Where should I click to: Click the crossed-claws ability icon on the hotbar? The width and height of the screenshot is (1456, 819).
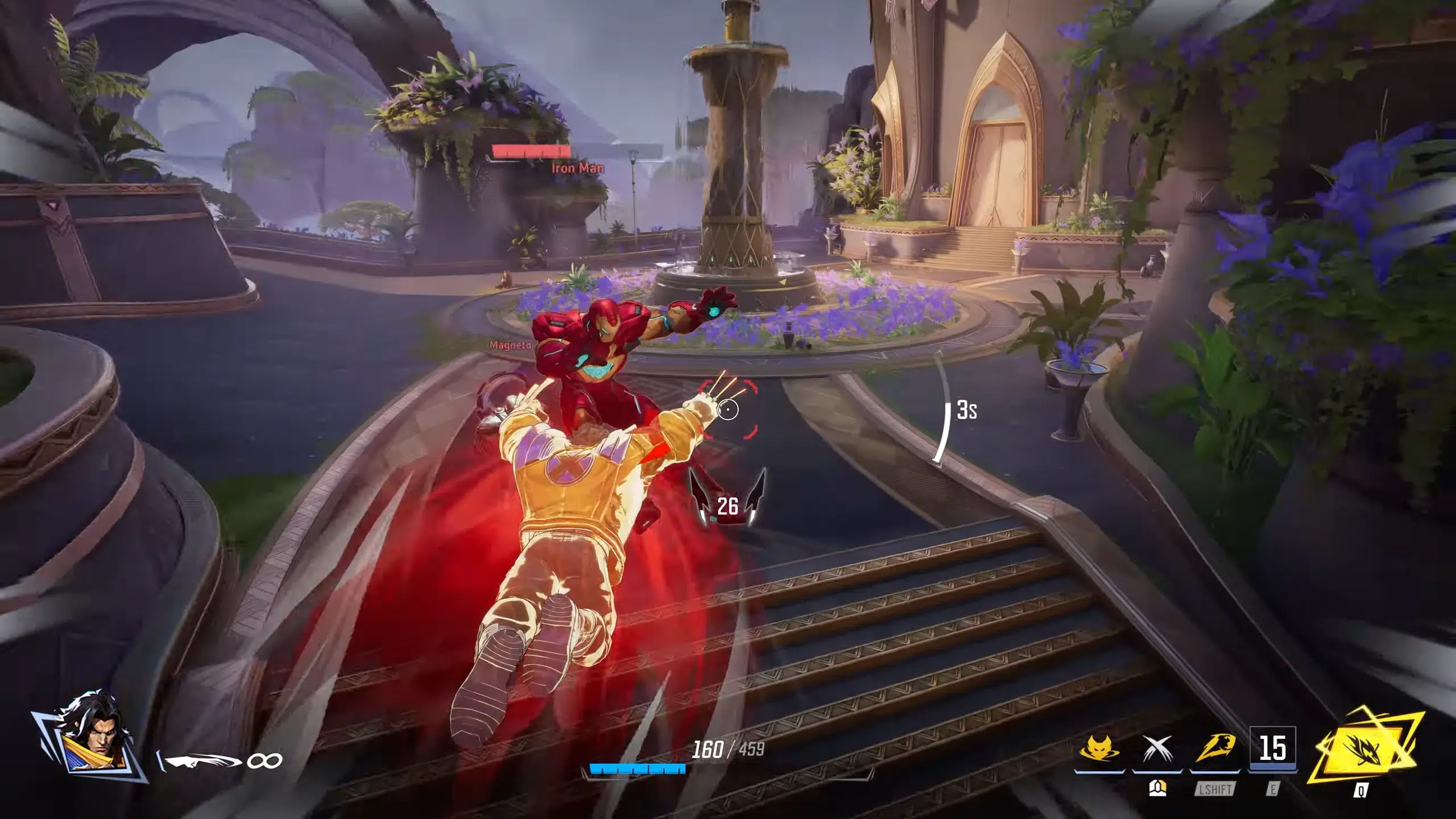[1157, 748]
